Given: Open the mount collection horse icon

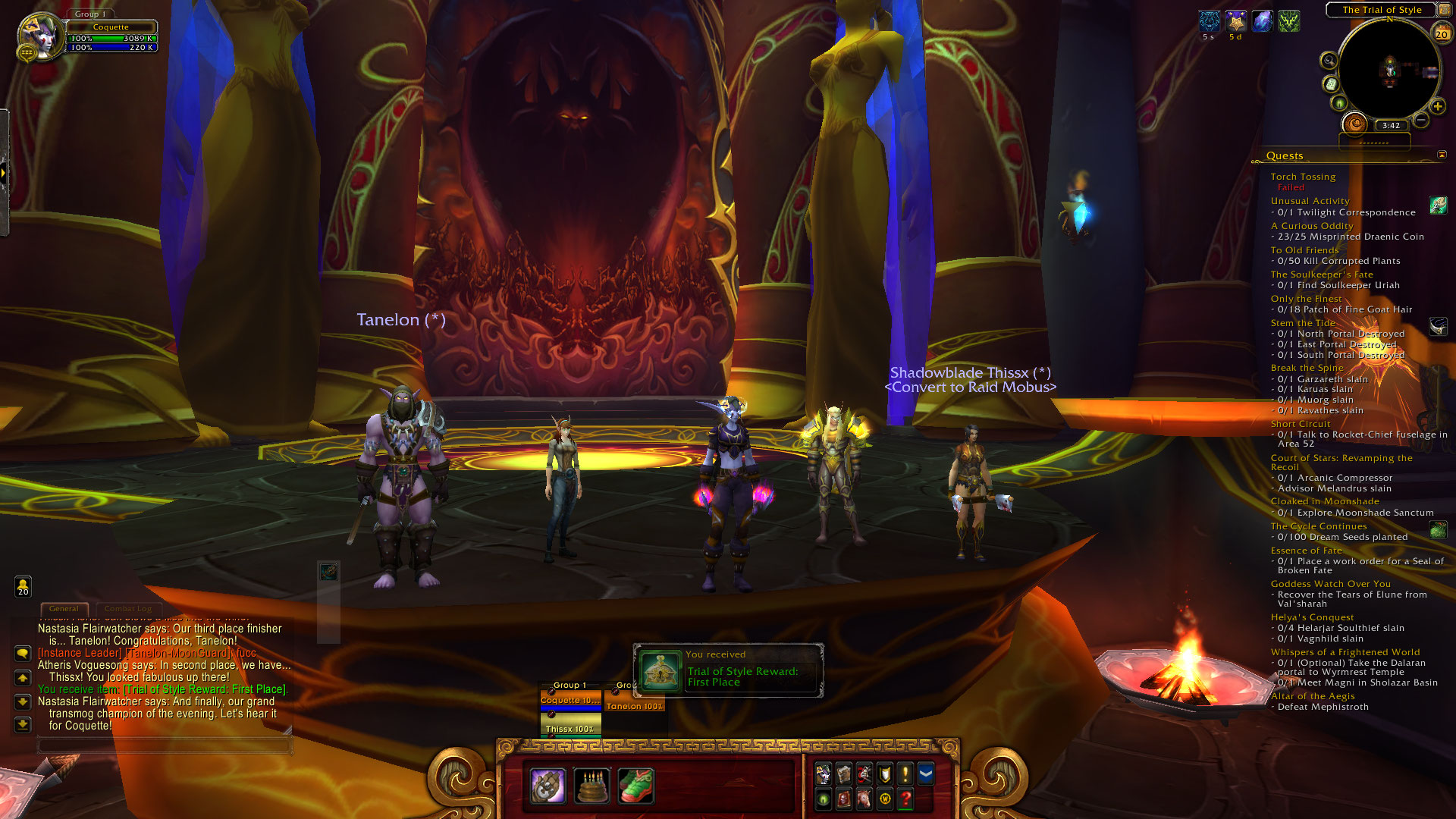Looking at the screenshot, I should point(864,799).
